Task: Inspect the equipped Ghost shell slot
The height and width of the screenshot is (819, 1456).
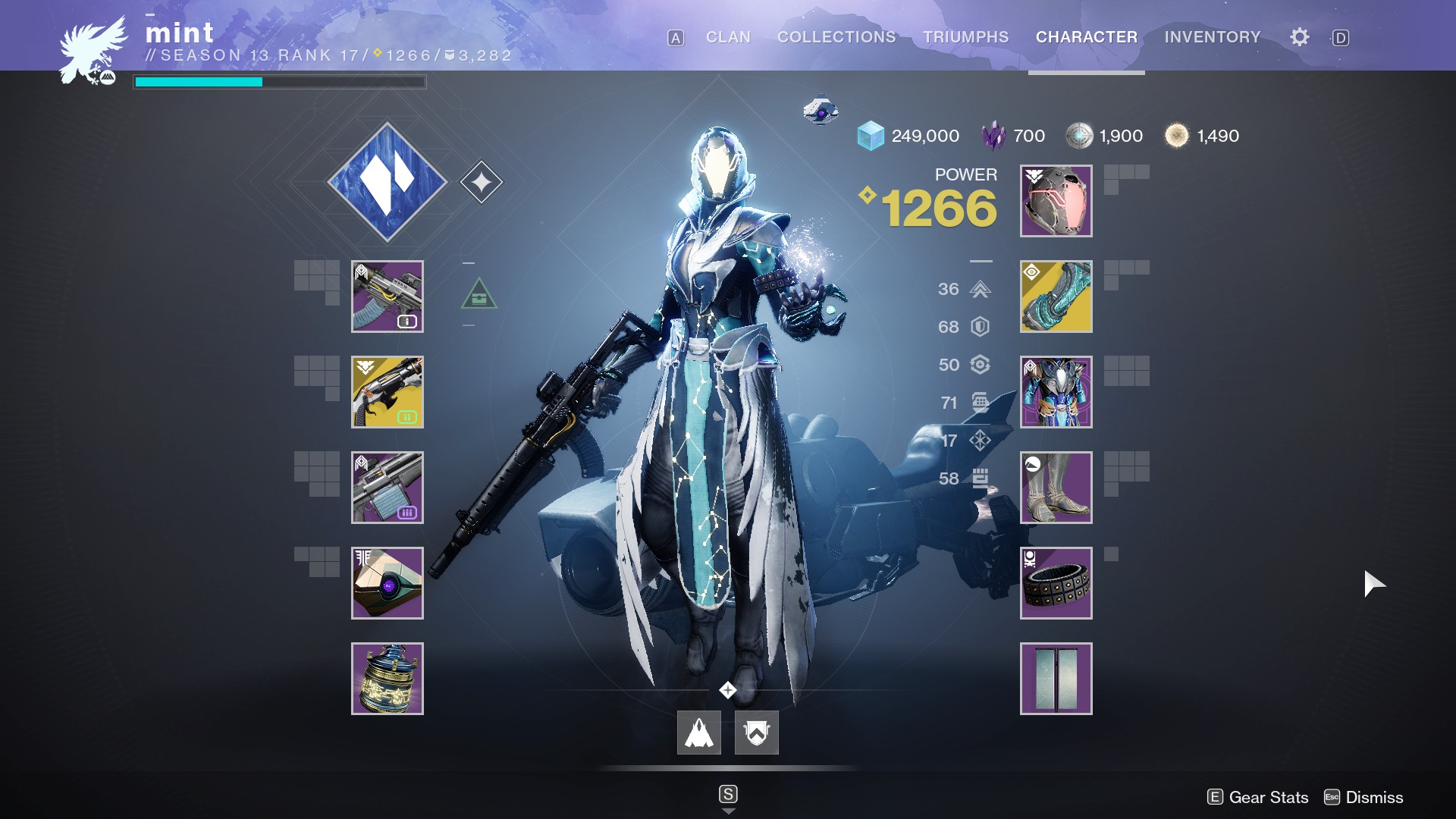Action: click(x=388, y=583)
